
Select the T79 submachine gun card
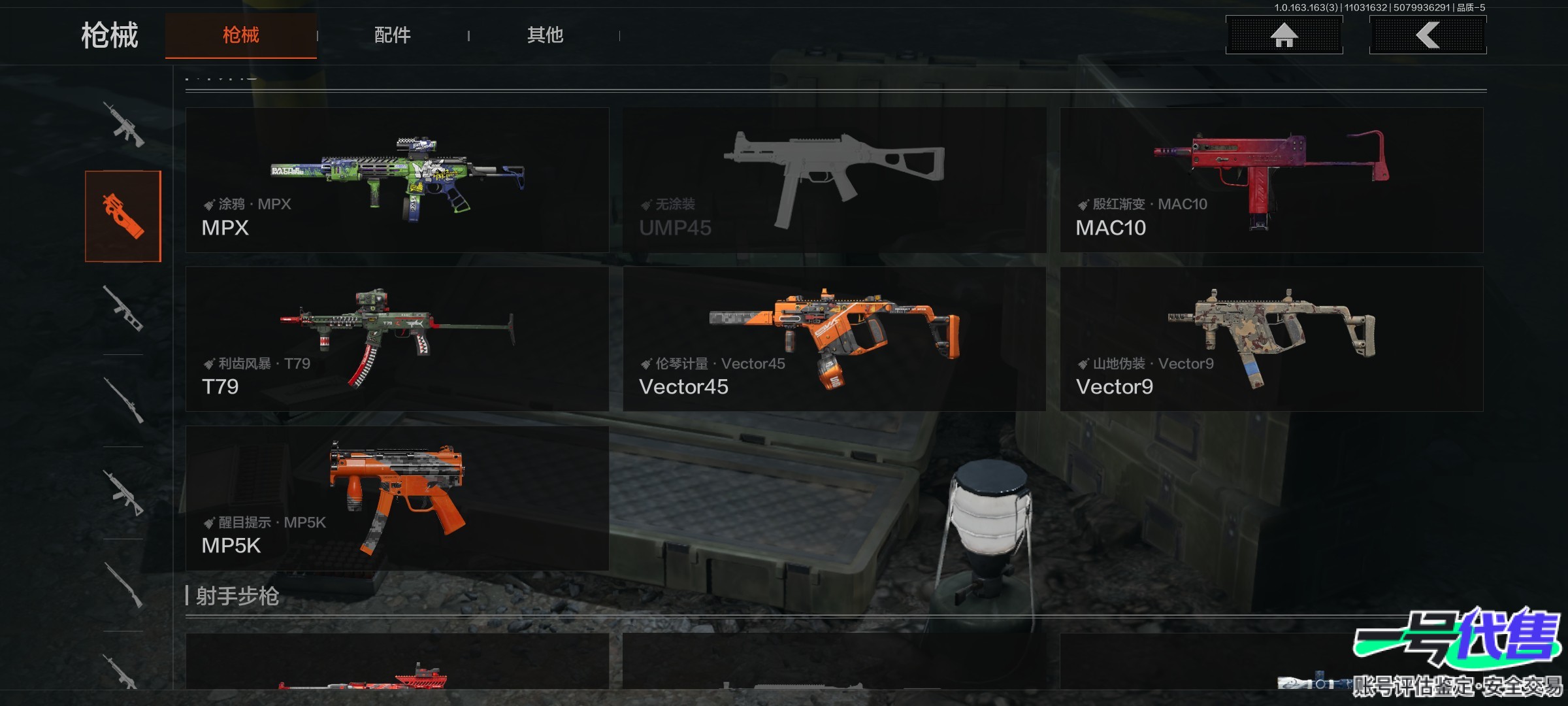(397, 339)
